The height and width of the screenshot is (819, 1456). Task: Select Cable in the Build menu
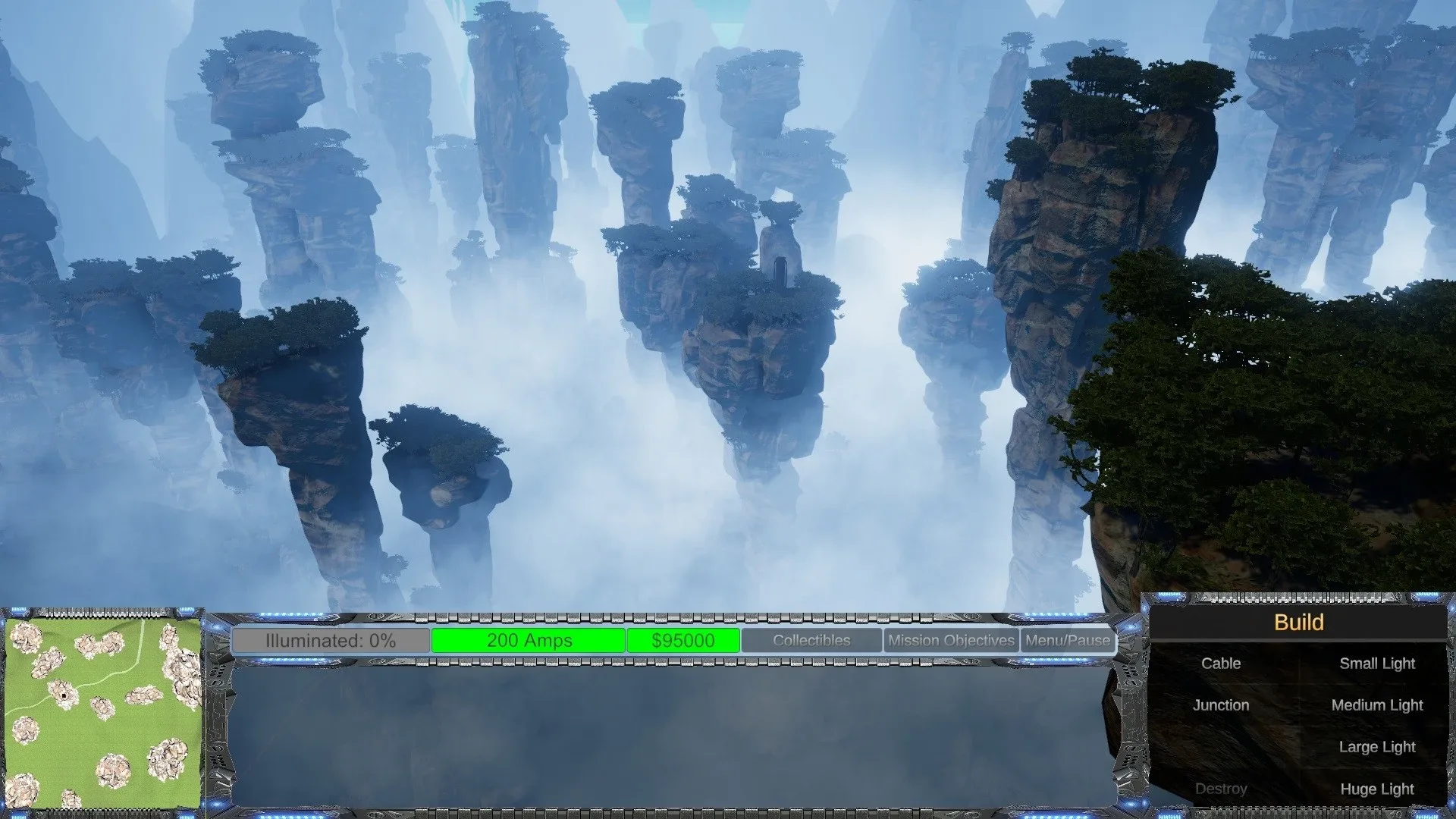click(x=1221, y=663)
